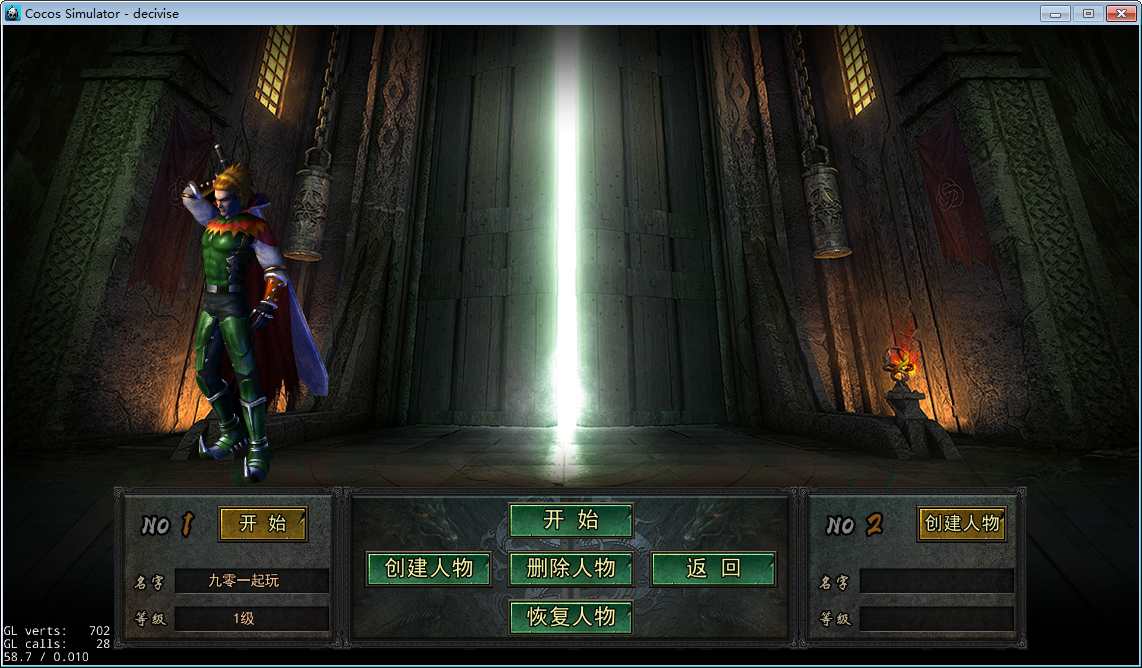
Task: Click the green 开始 button in center panel
Action: pyautogui.click(x=571, y=520)
